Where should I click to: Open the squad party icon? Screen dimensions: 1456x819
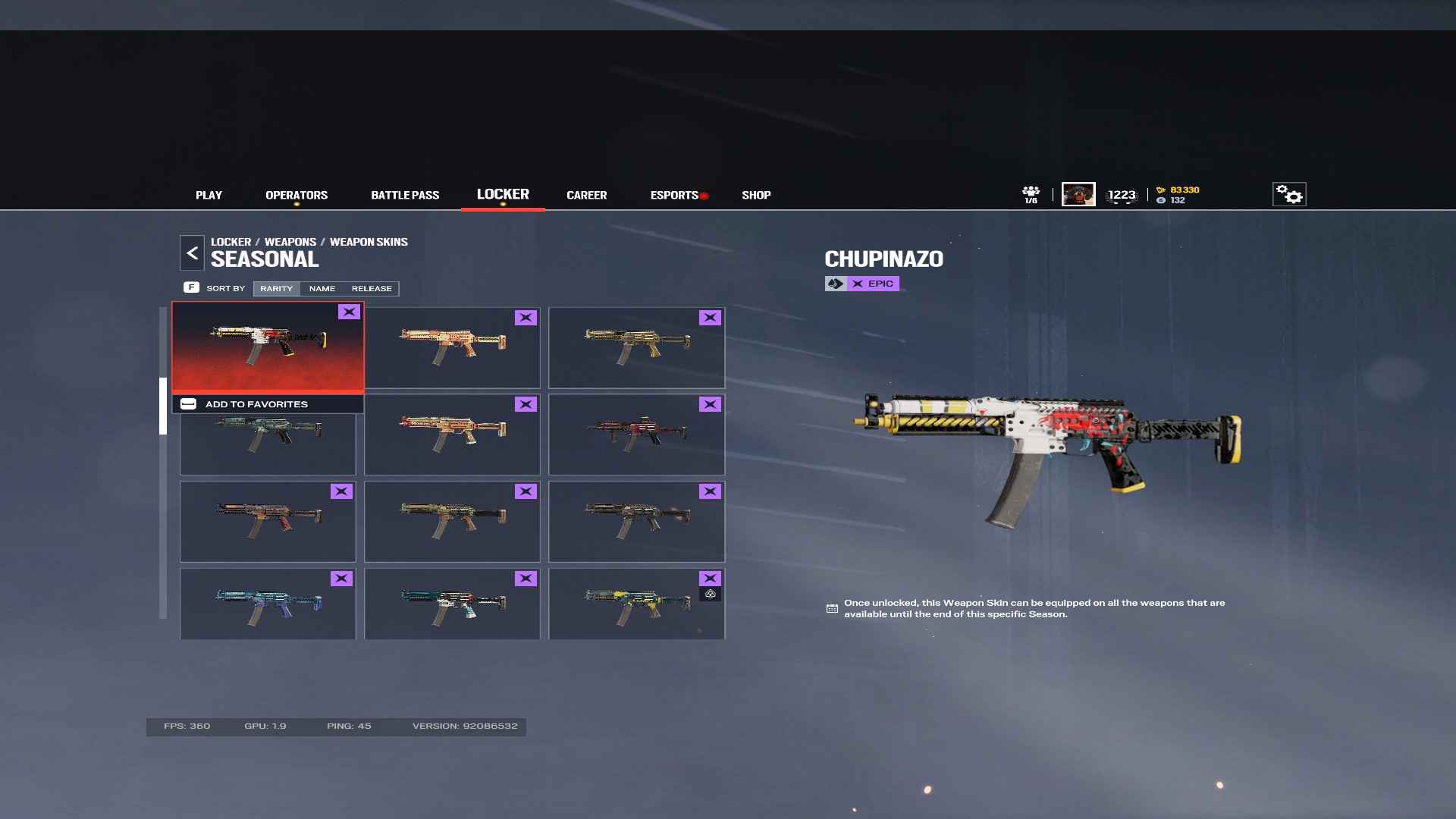[x=1031, y=195]
